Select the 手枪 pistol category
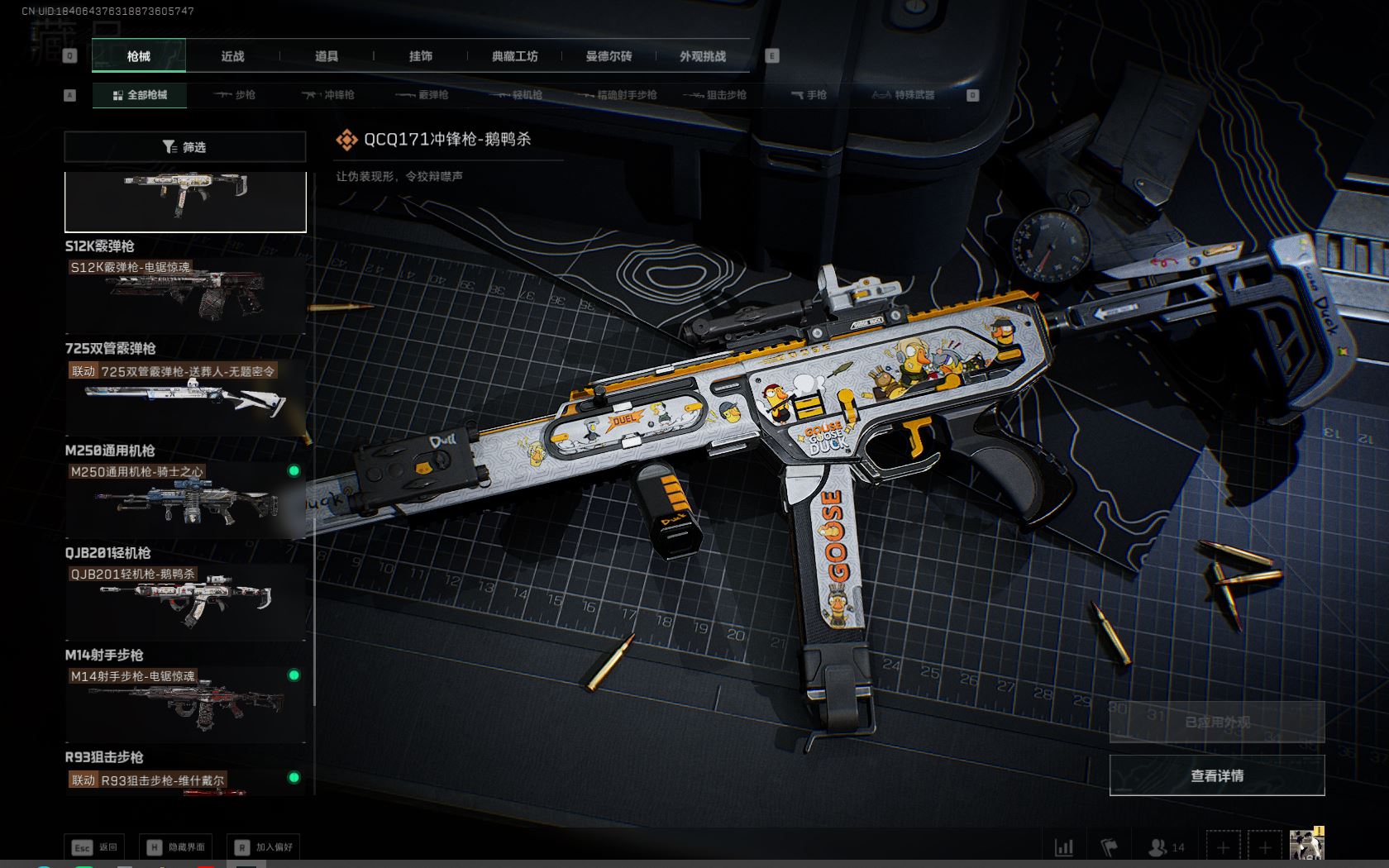The height and width of the screenshot is (868, 1389). 809,95
